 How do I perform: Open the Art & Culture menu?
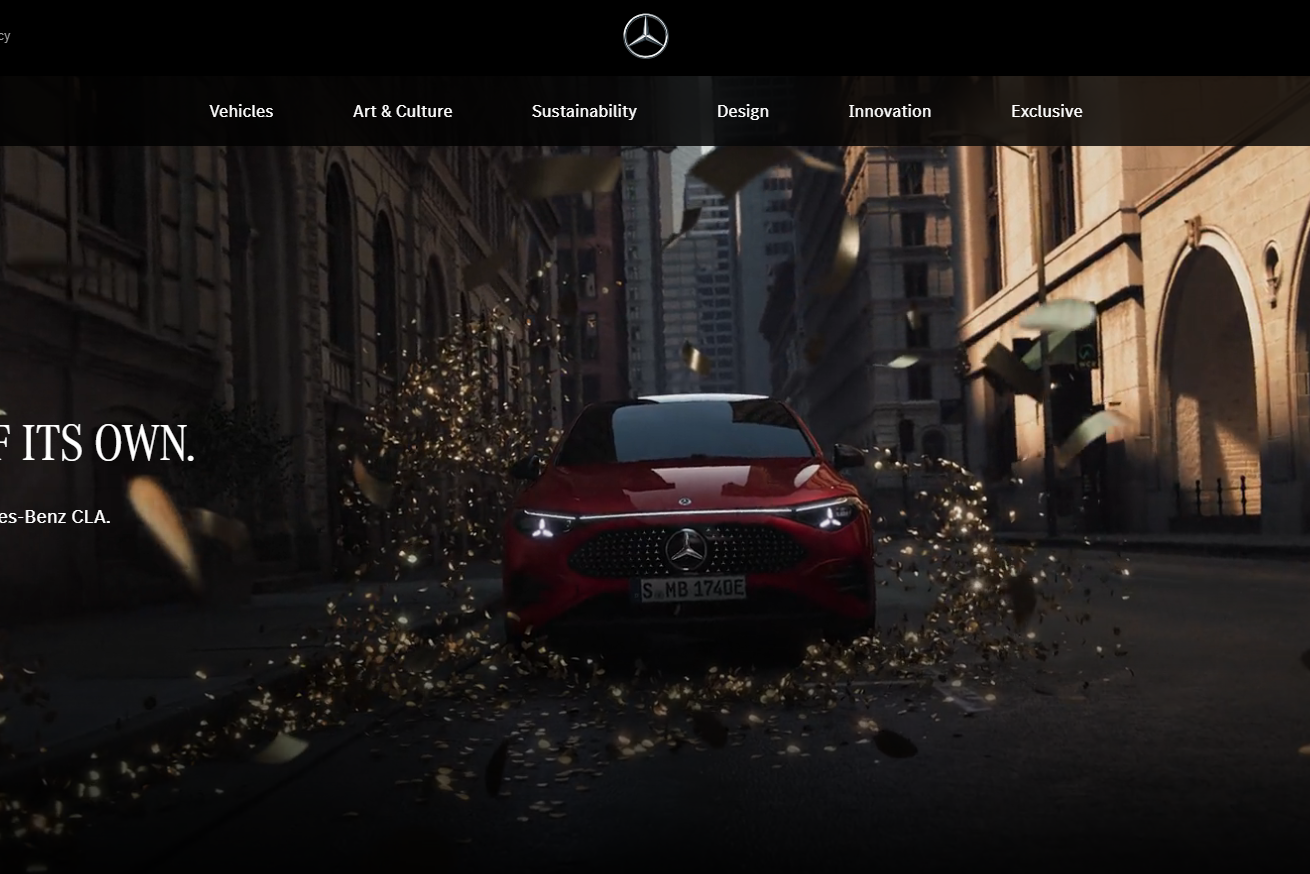click(402, 111)
